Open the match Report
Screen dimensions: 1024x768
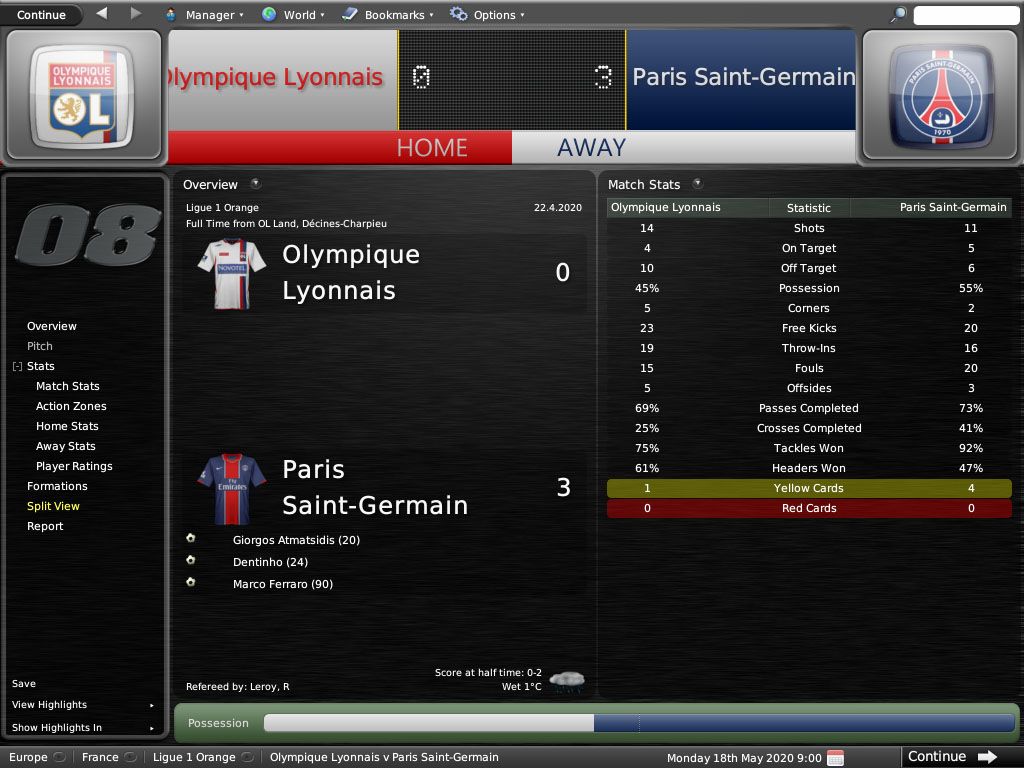pos(45,526)
